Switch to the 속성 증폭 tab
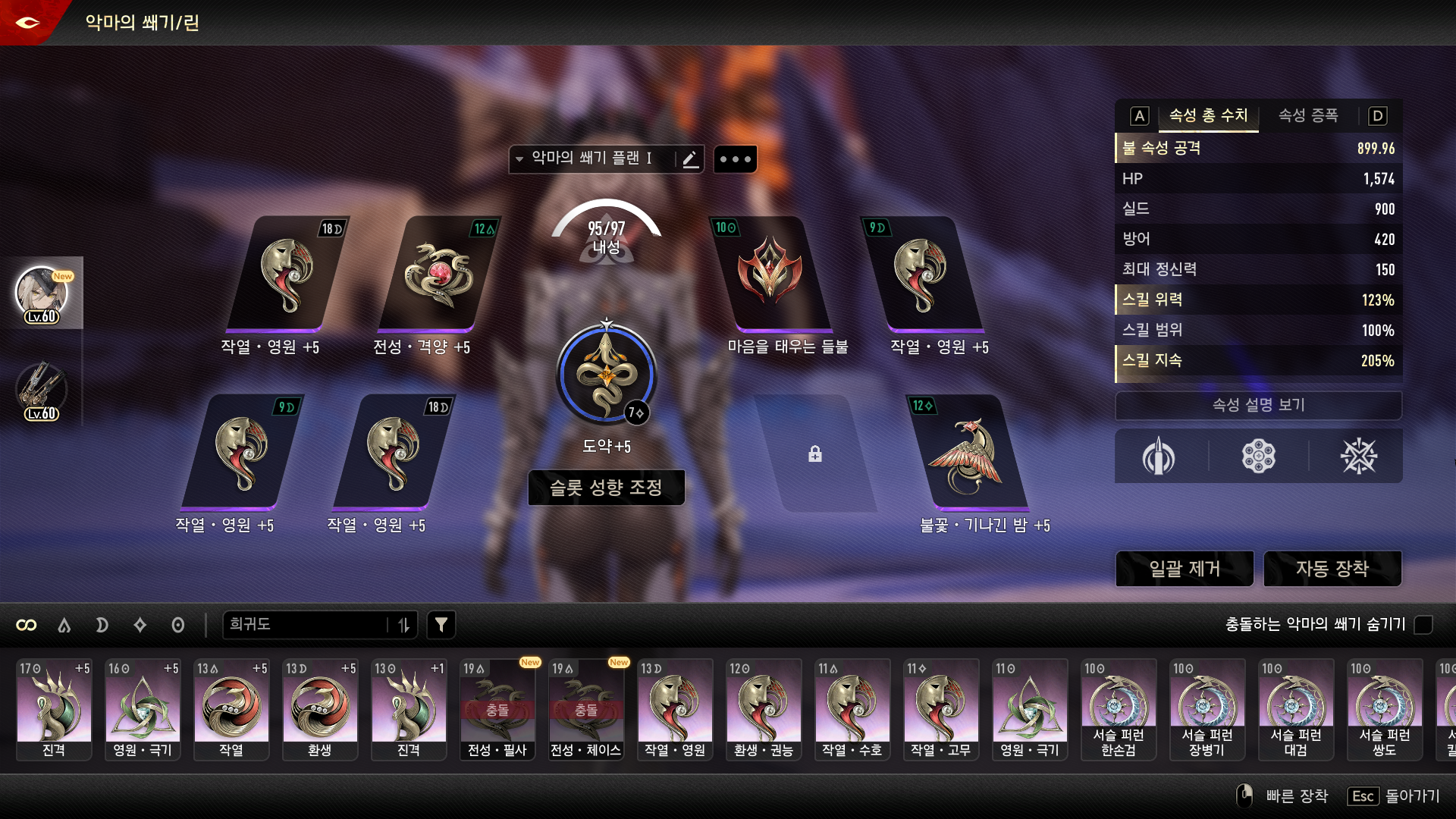The image size is (1456, 819). [x=1308, y=116]
